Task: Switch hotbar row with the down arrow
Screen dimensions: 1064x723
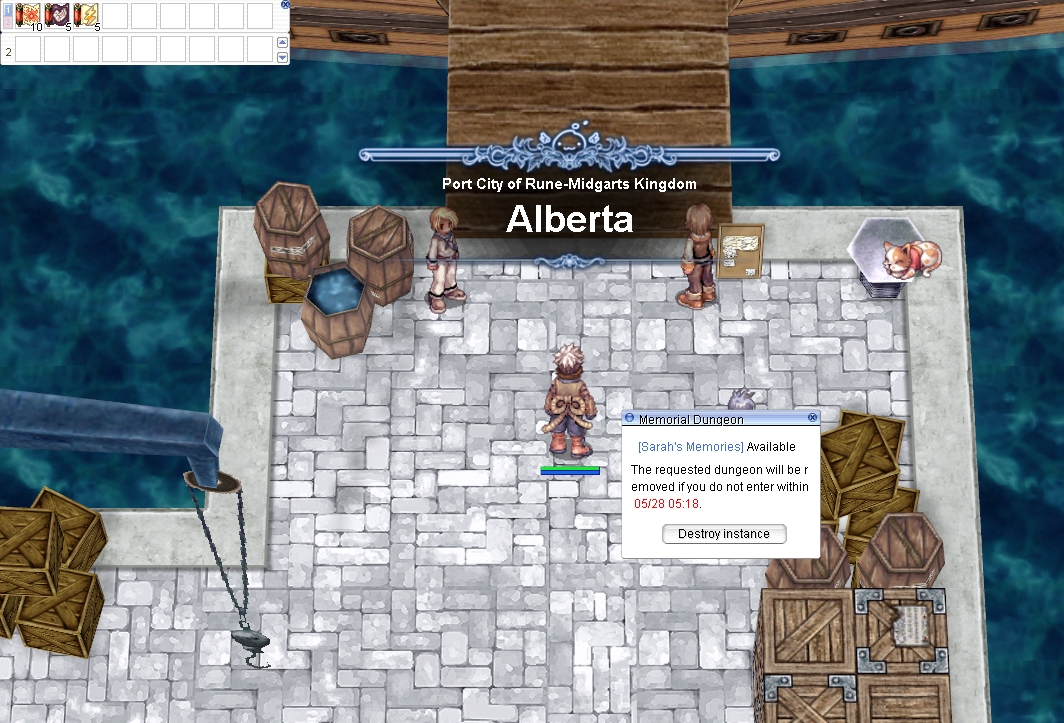Action: 282,57
